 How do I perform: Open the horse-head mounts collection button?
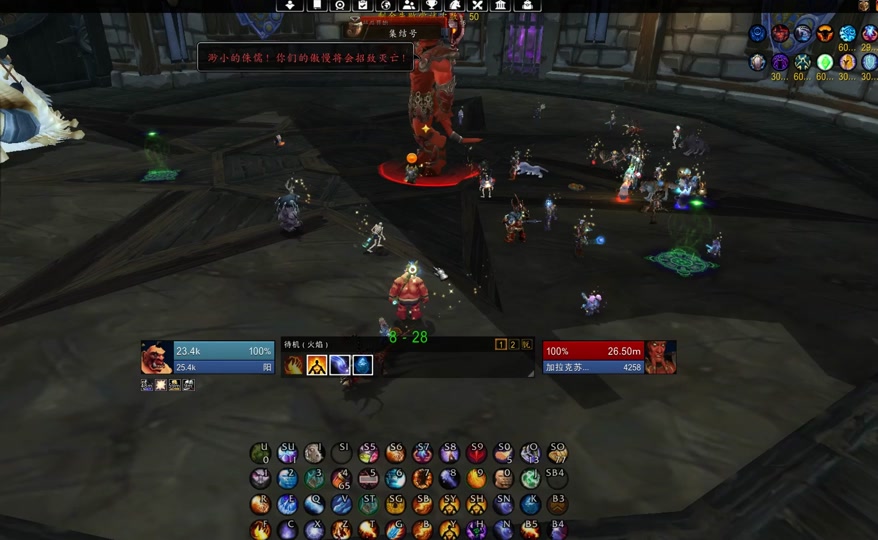point(455,5)
